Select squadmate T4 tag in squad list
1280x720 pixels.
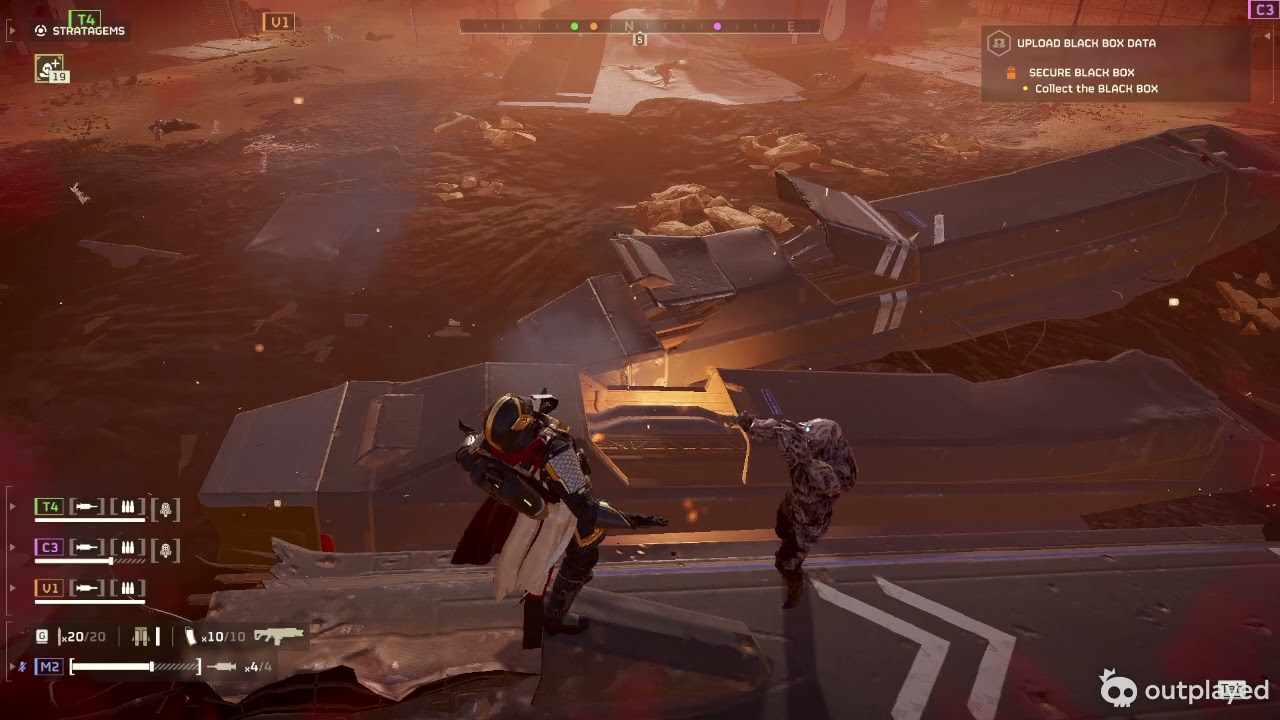(x=49, y=507)
